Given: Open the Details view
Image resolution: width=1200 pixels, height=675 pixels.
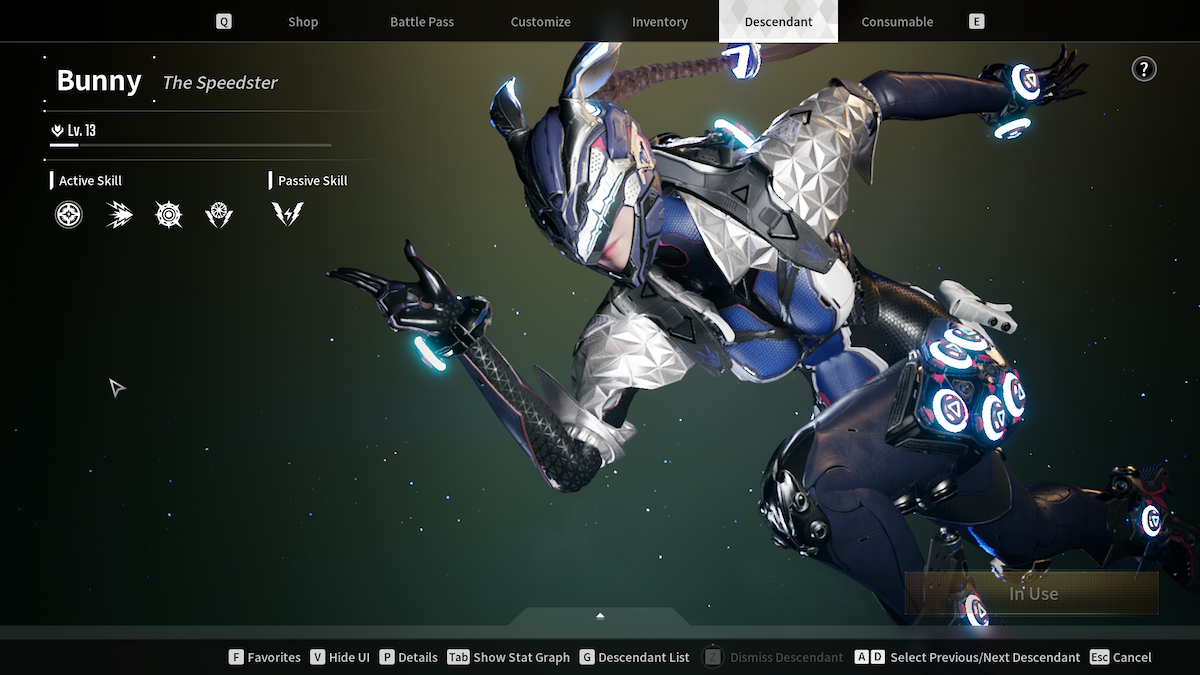Looking at the screenshot, I should [409, 657].
